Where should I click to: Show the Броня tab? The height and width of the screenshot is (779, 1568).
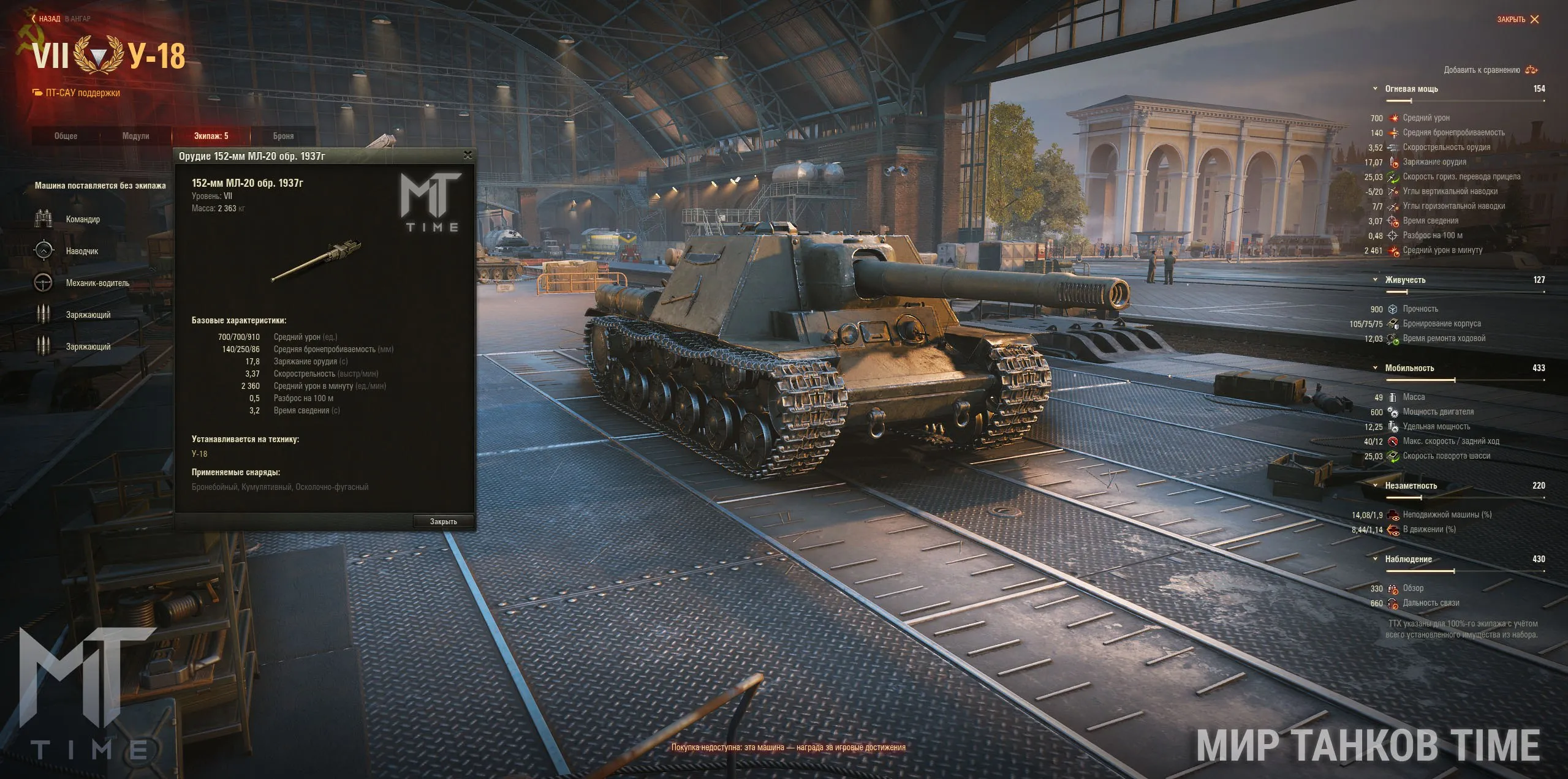point(283,136)
